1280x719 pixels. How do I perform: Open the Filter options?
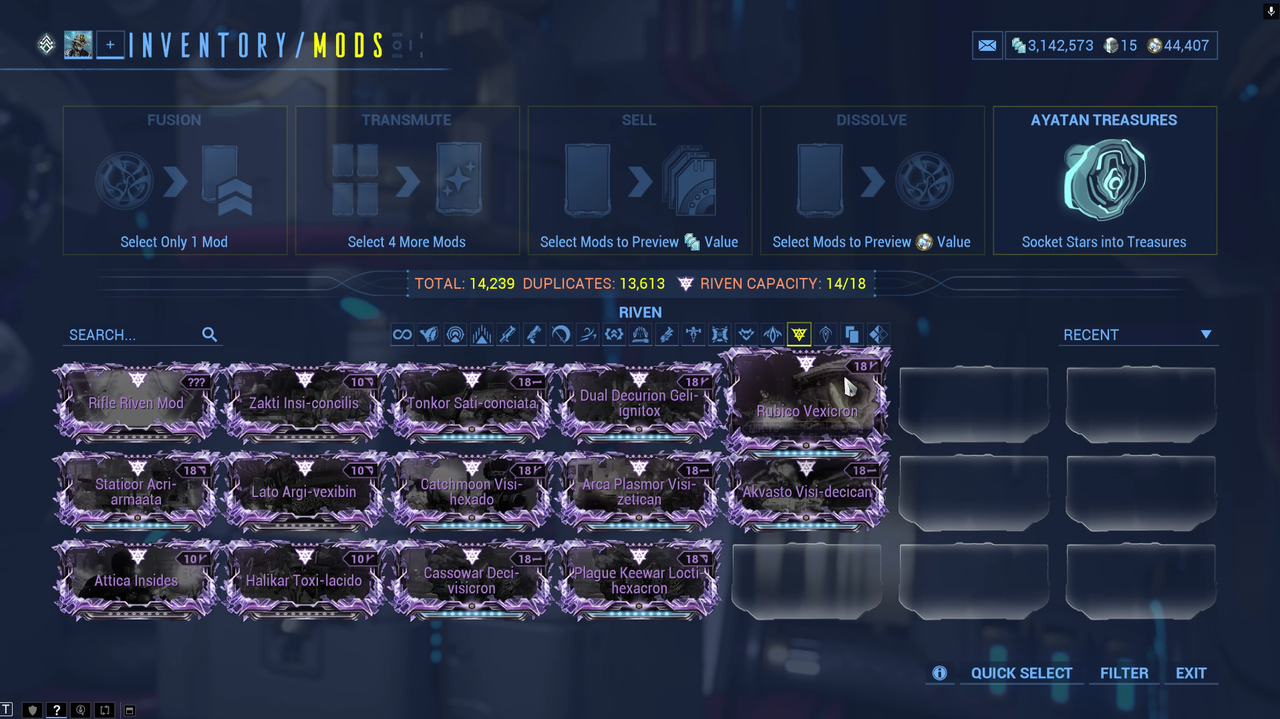click(1124, 673)
